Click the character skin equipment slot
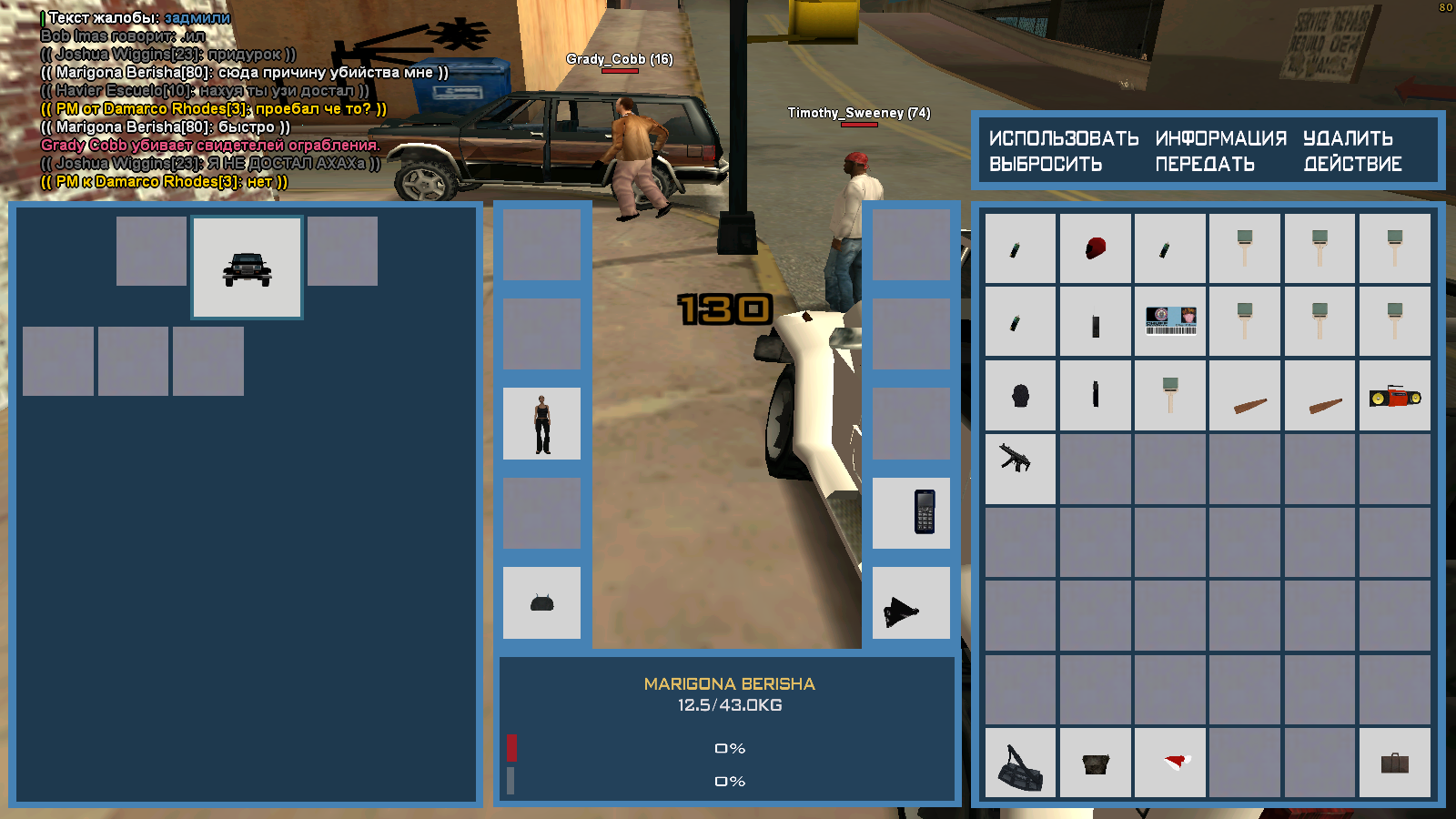This screenshot has height=819, width=1456. coord(542,424)
